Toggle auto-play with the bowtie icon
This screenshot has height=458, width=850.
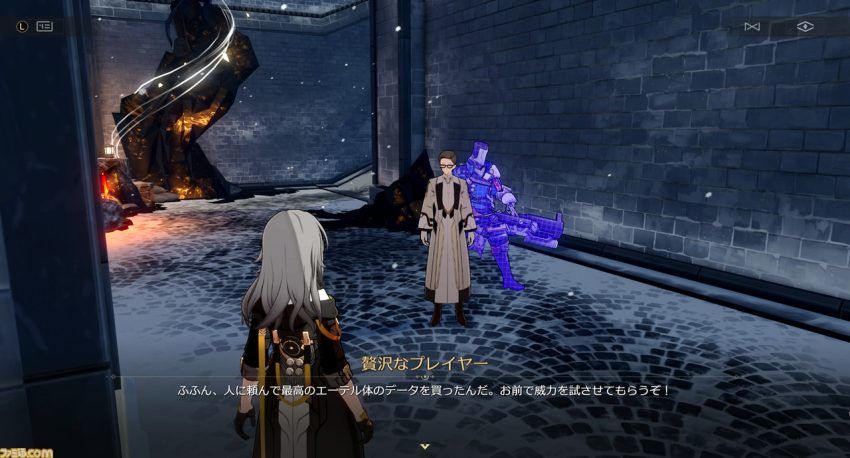point(752,27)
